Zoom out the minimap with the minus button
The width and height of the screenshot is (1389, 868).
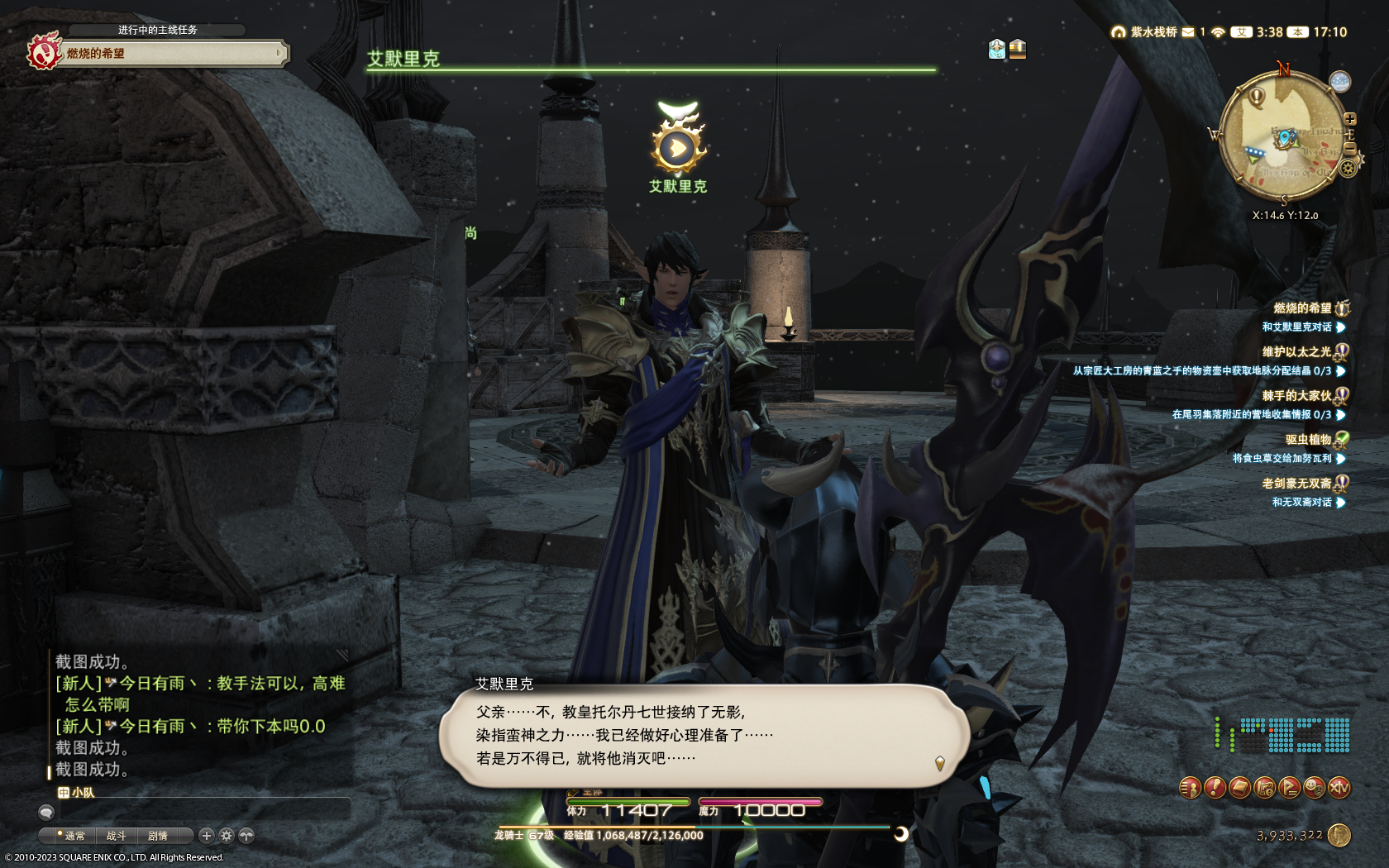click(x=1350, y=147)
